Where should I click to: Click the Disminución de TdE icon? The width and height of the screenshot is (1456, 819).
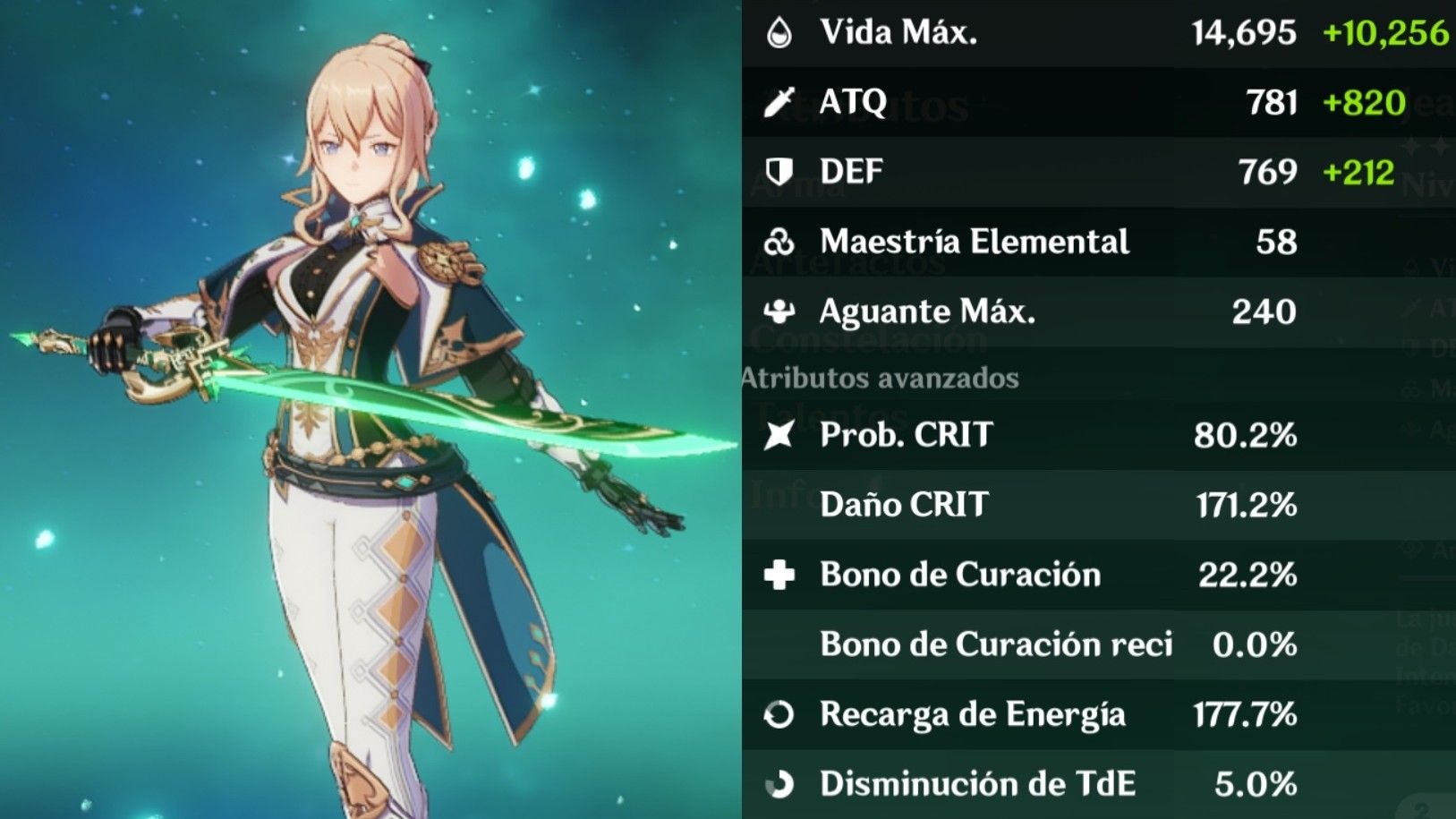780,784
